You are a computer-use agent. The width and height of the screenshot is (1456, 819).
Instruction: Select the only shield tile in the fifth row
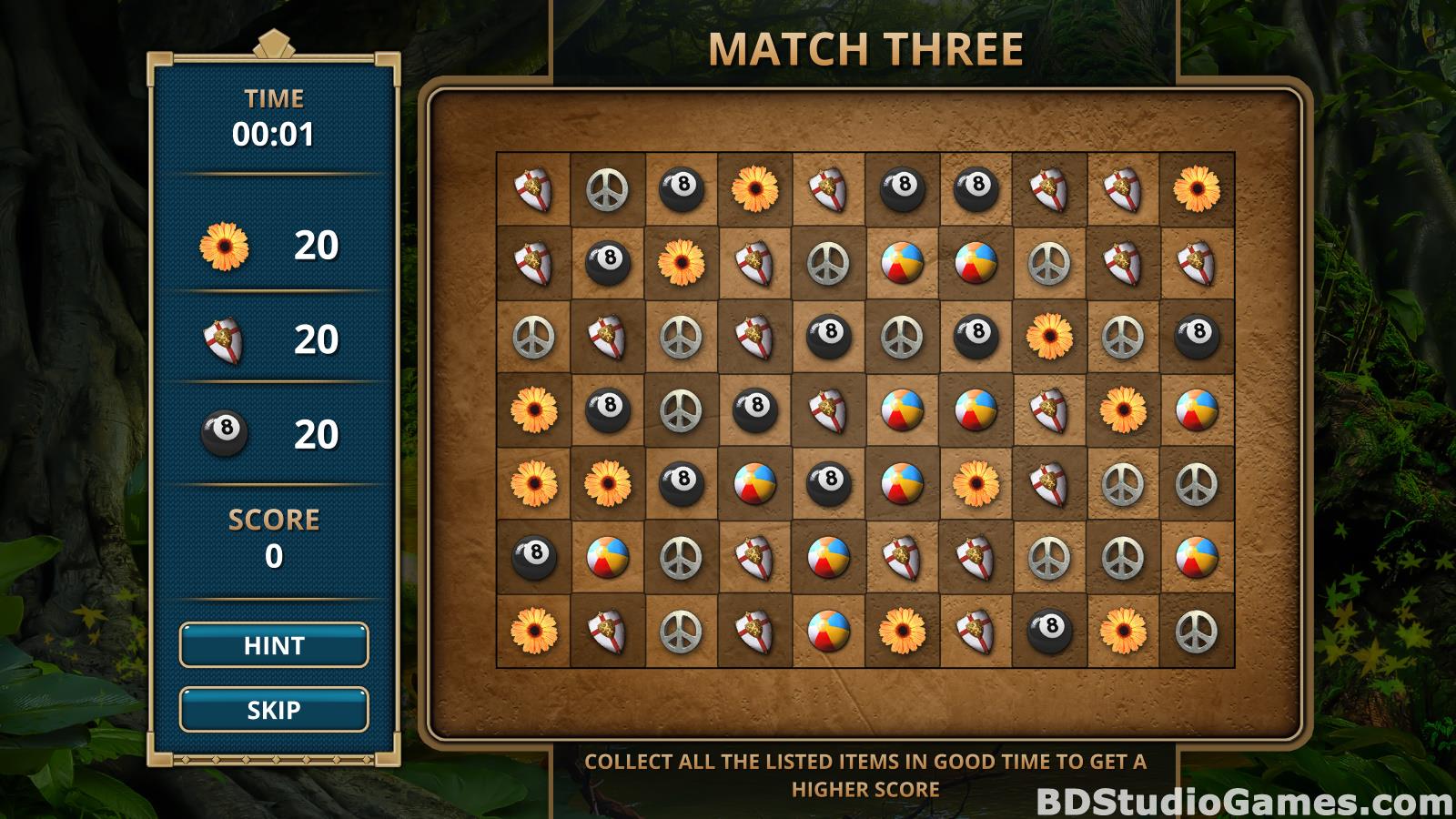click(1049, 482)
